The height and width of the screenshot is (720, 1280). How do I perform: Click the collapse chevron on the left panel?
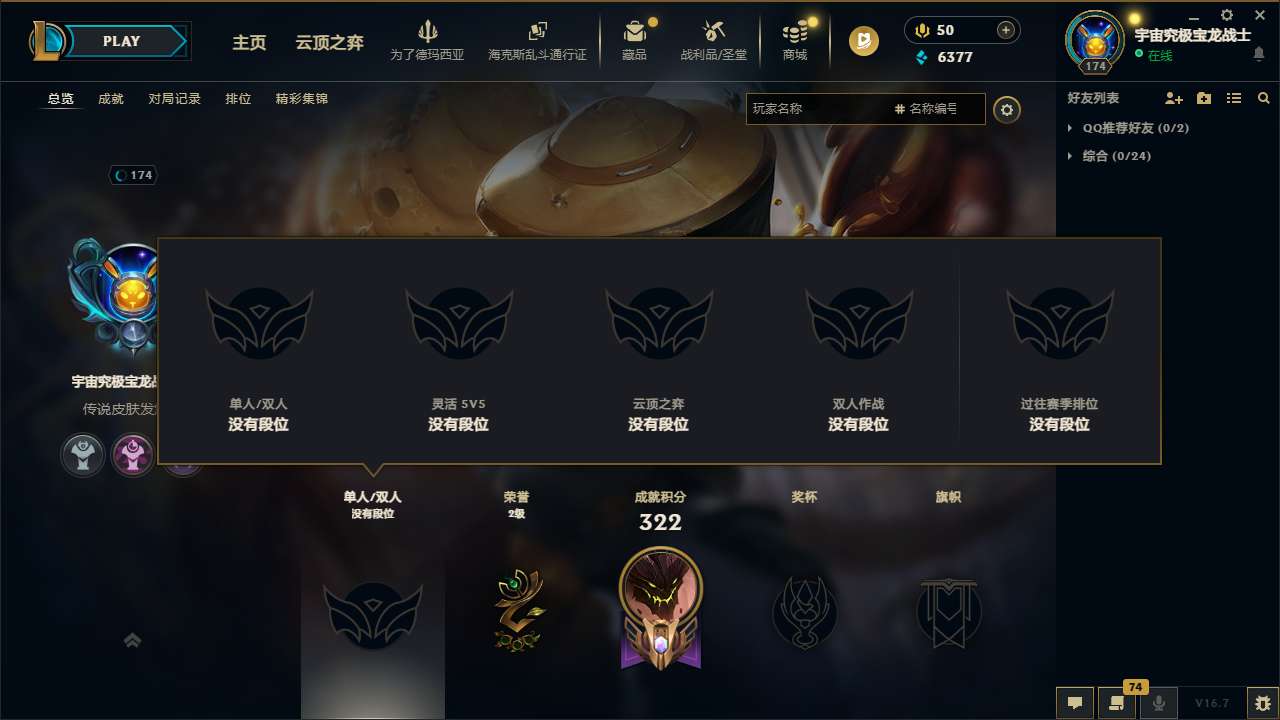click(x=132, y=639)
